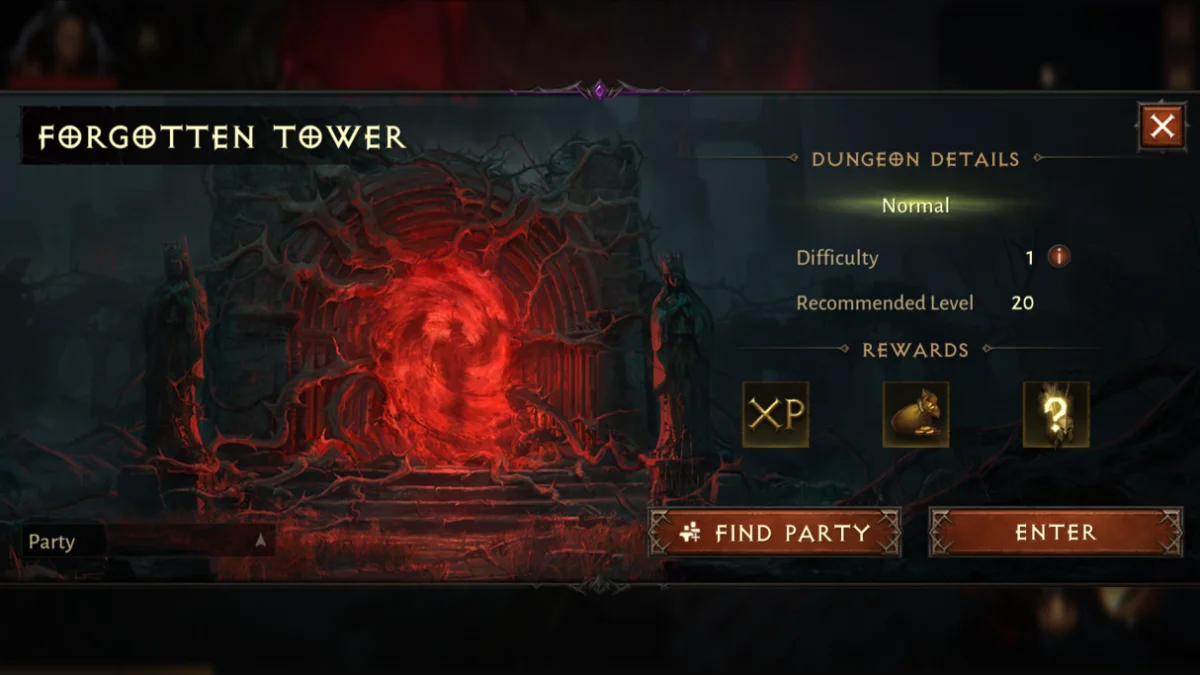Show the difficulty info tooltip
Image resolution: width=1200 pixels, height=675 pixels.
coord(1058,257)
